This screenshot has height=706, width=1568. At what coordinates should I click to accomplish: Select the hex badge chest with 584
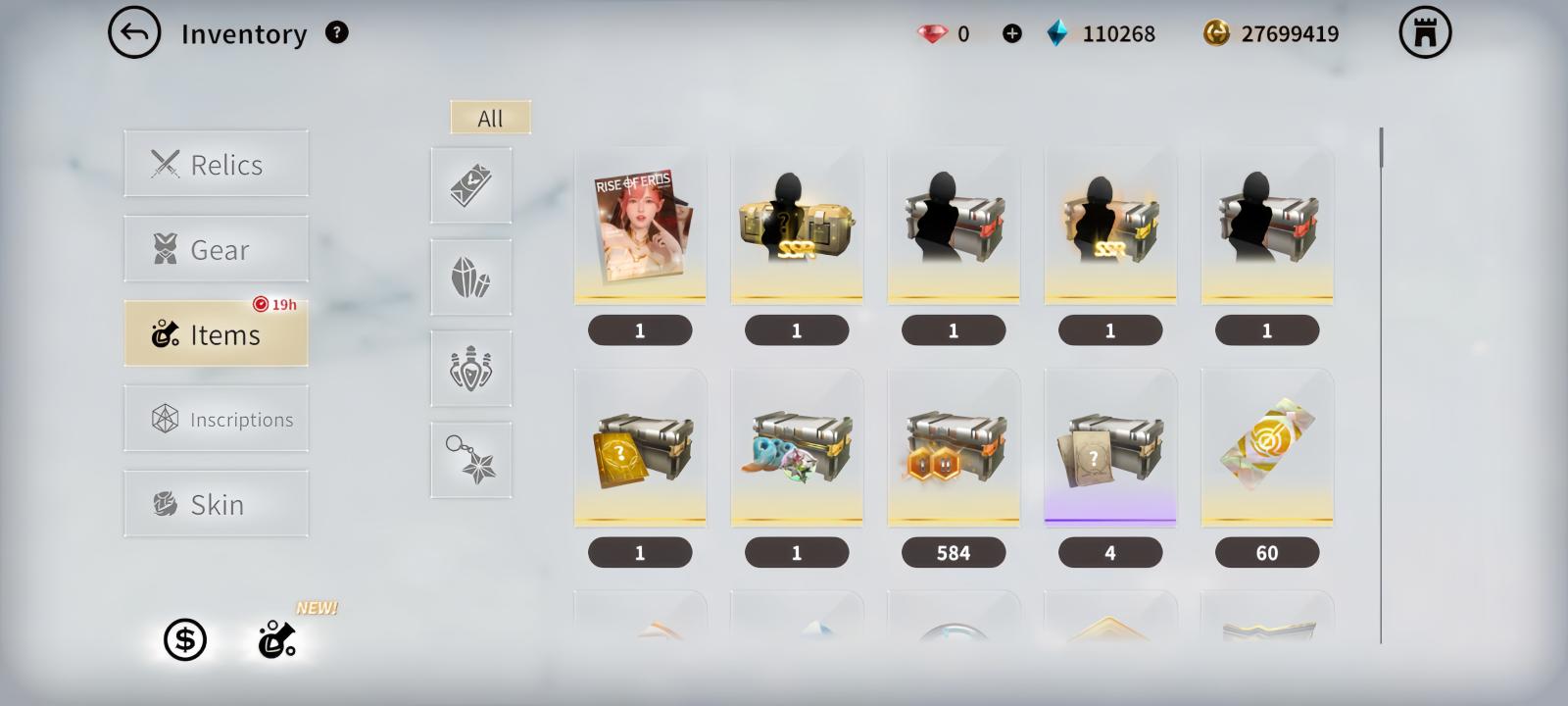tap(954, 448)
